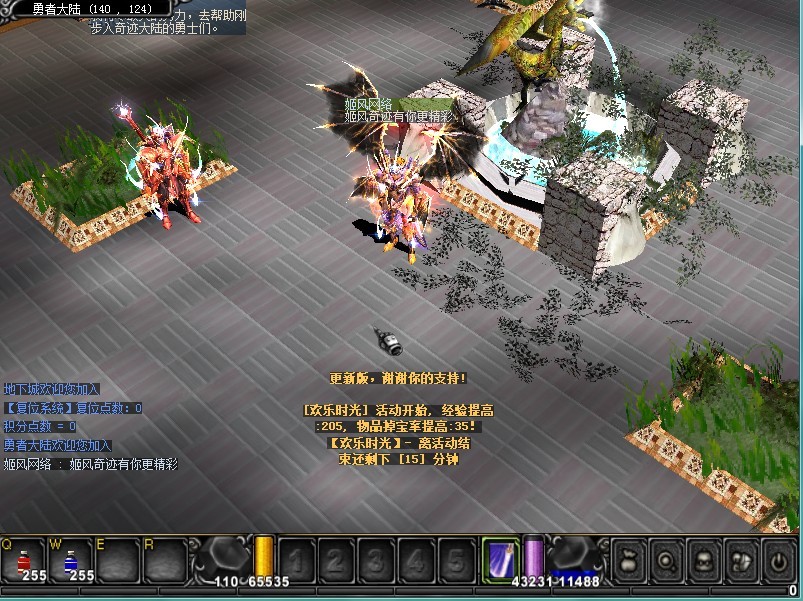Select skill hotkey slot 5
The width and height of the screenshot is (803, 601).
456,559
